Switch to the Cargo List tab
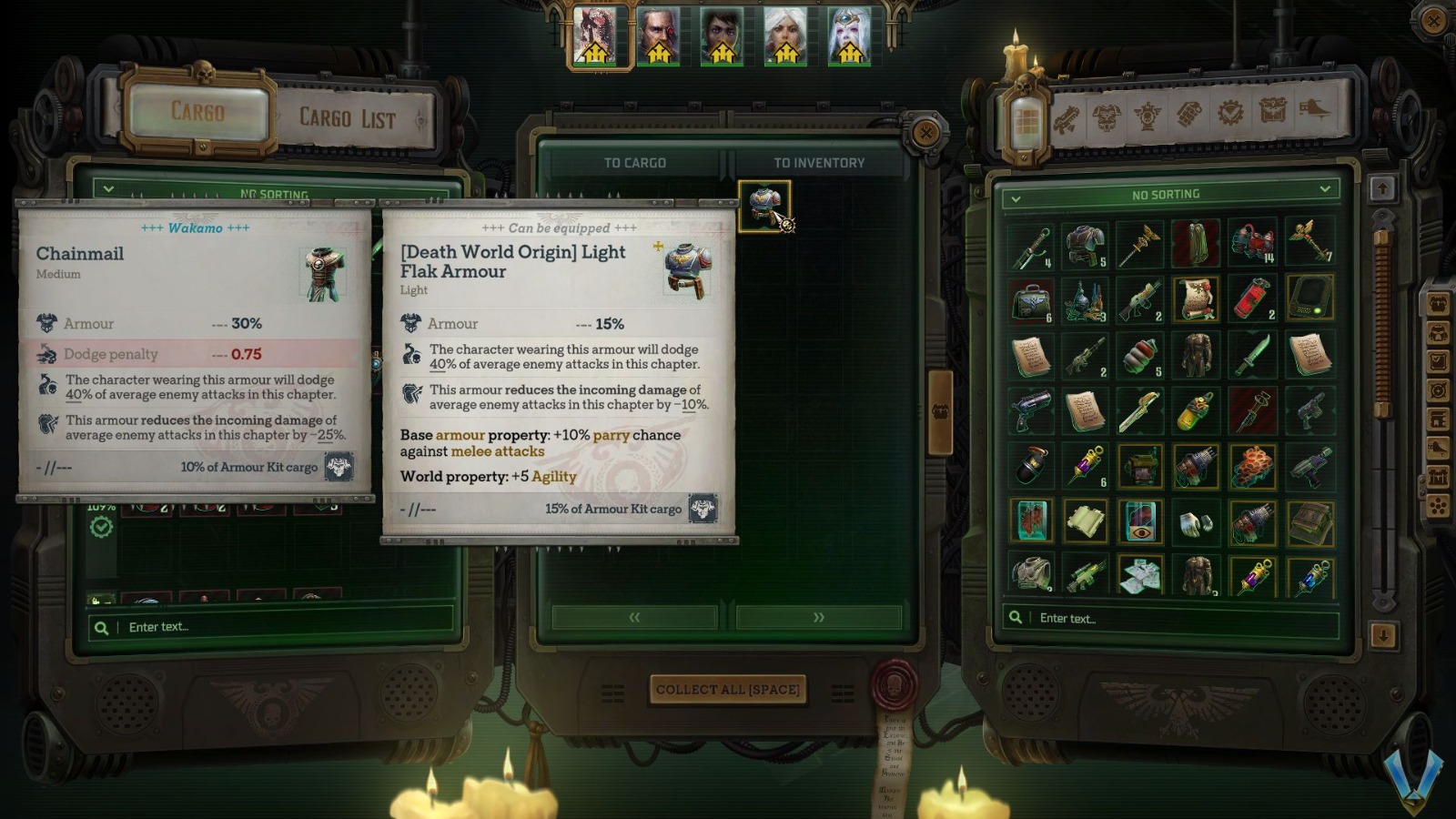This screenshot has height=819, width=1456. [348, 116]
